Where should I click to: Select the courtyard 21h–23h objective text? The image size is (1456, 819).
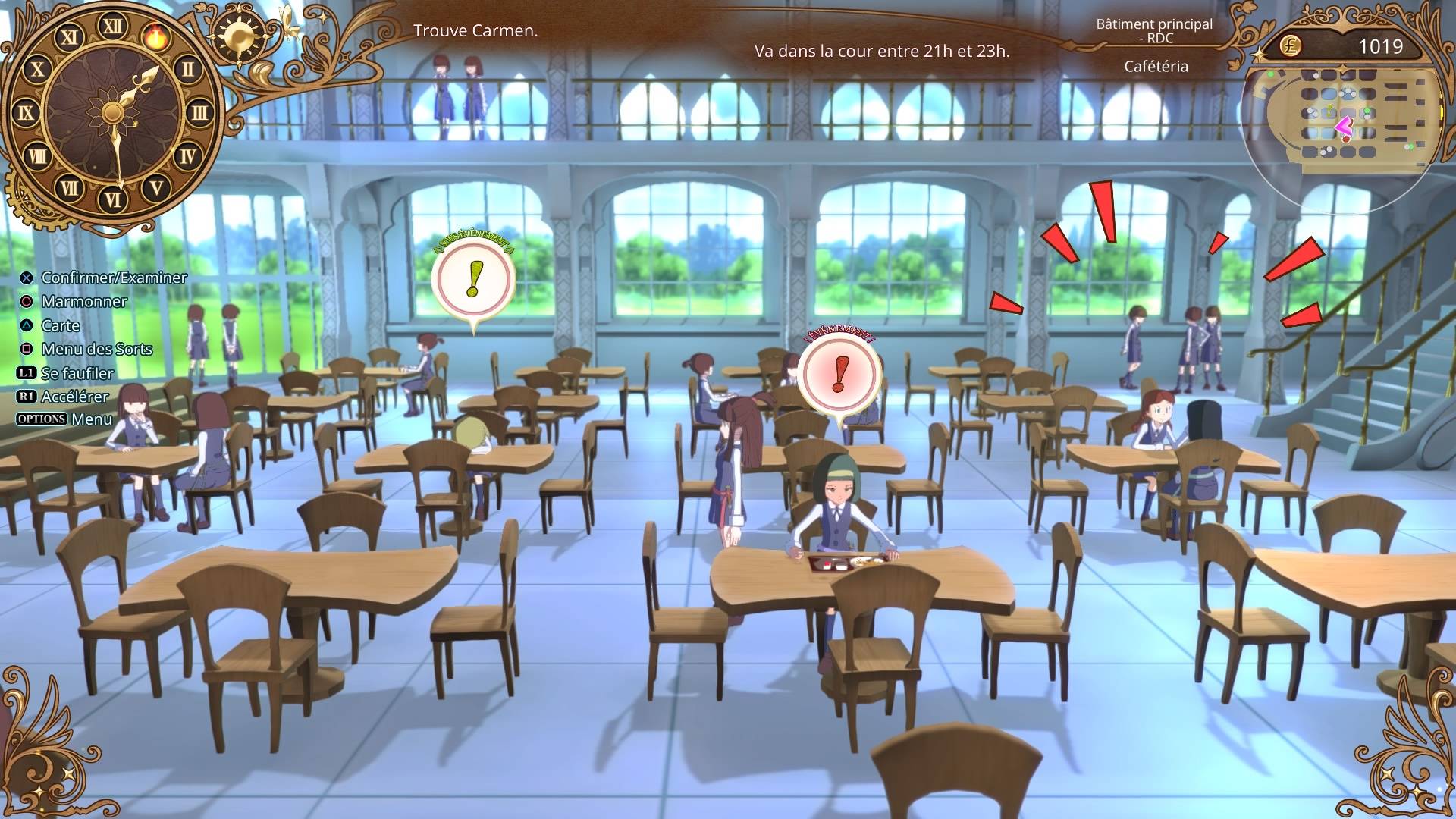point(882,52)
